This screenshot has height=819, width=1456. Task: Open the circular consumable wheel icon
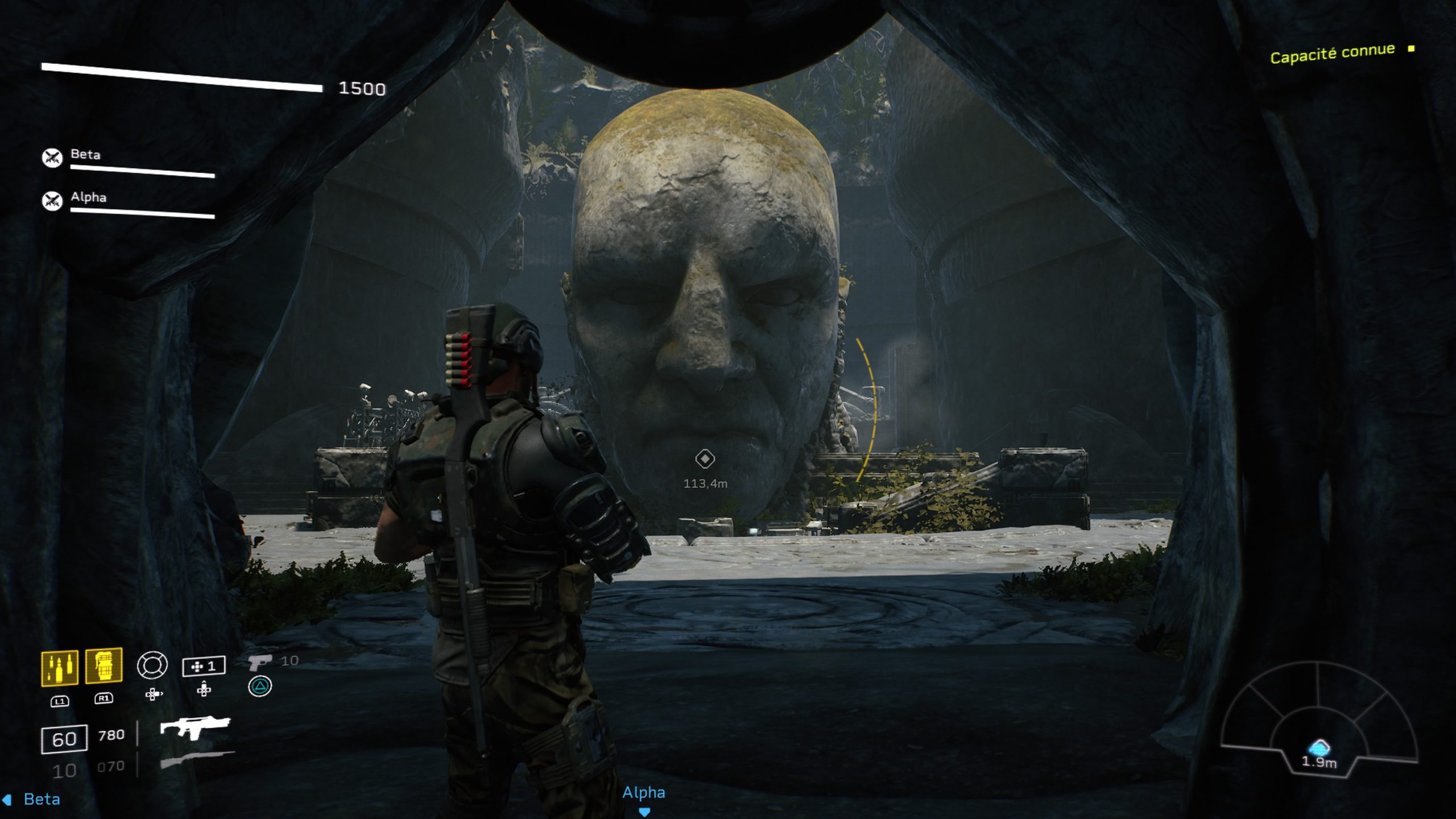pyautogui.click(x=152, y=665)
